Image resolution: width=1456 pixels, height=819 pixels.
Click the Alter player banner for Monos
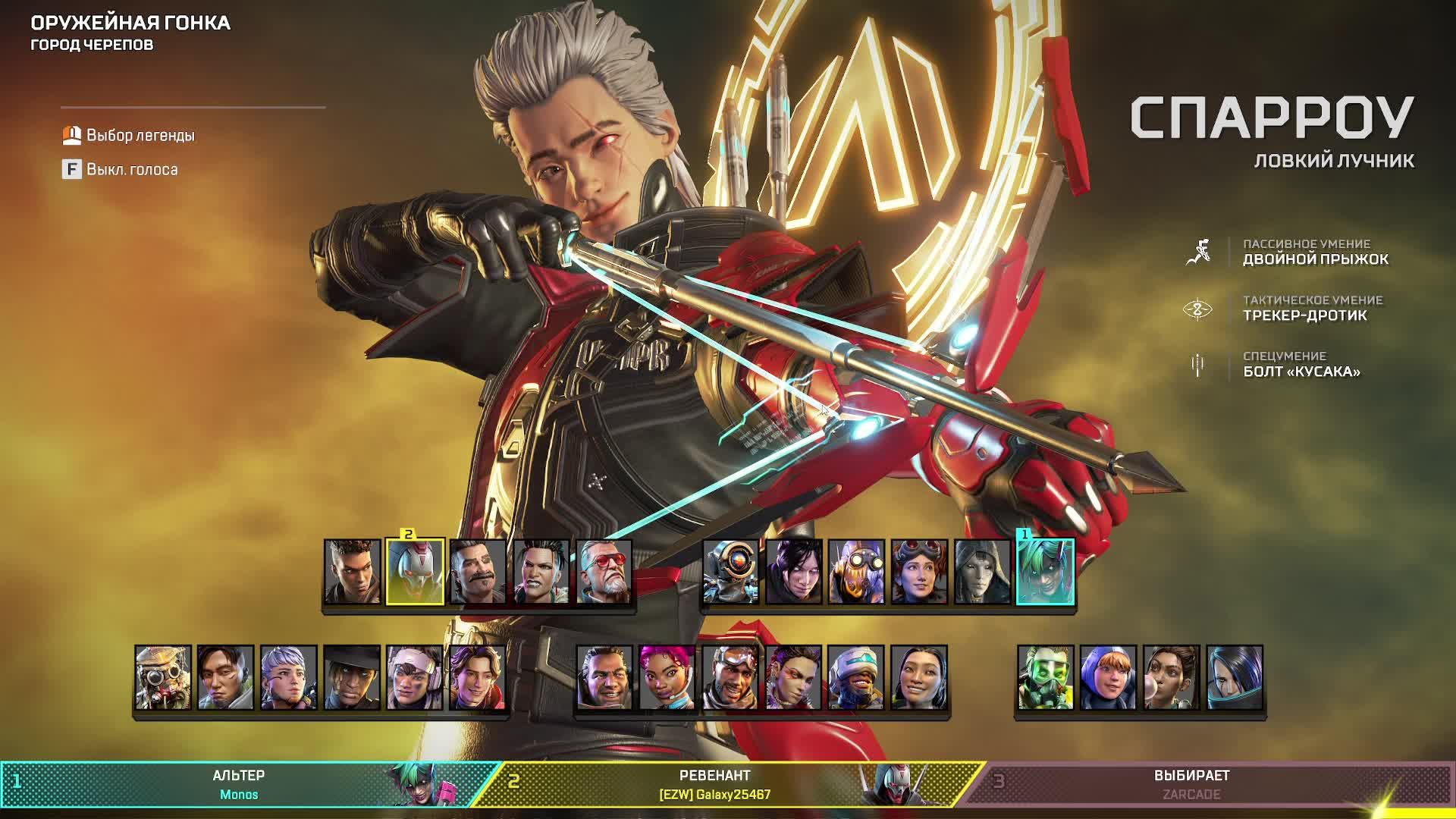coord(239,785)
